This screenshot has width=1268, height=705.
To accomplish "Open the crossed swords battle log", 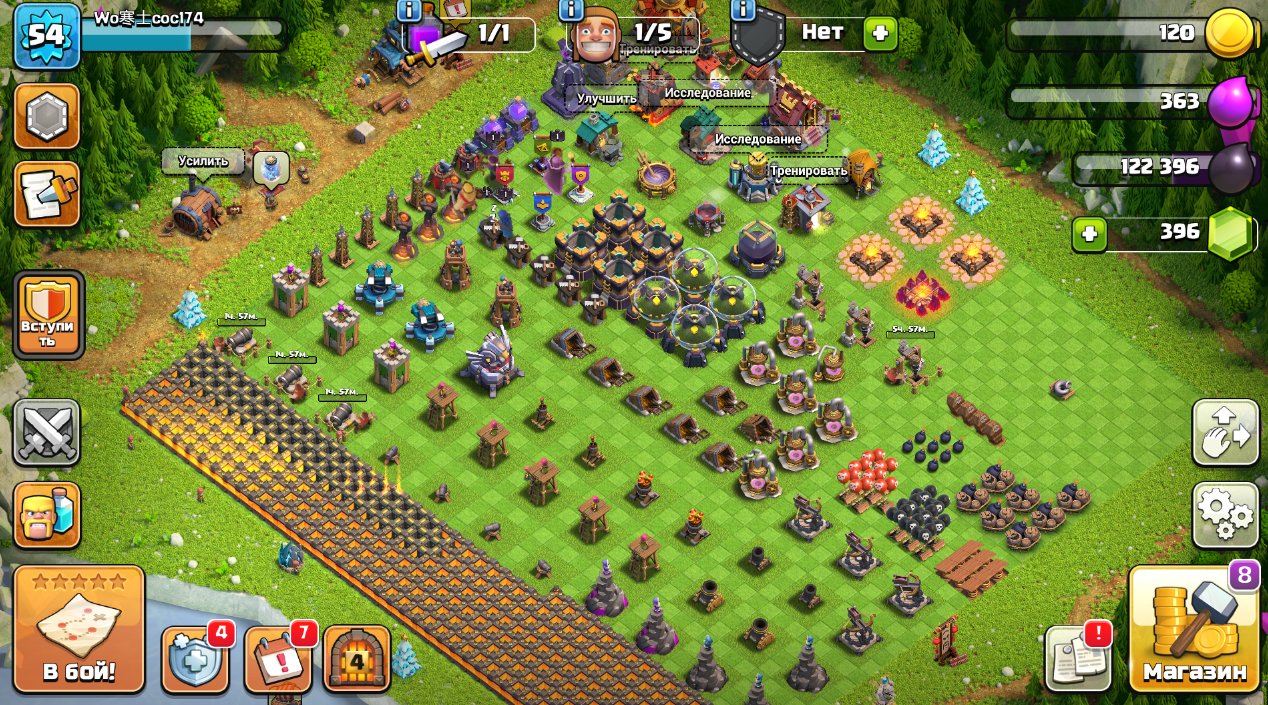I will (x=47, y=433).
